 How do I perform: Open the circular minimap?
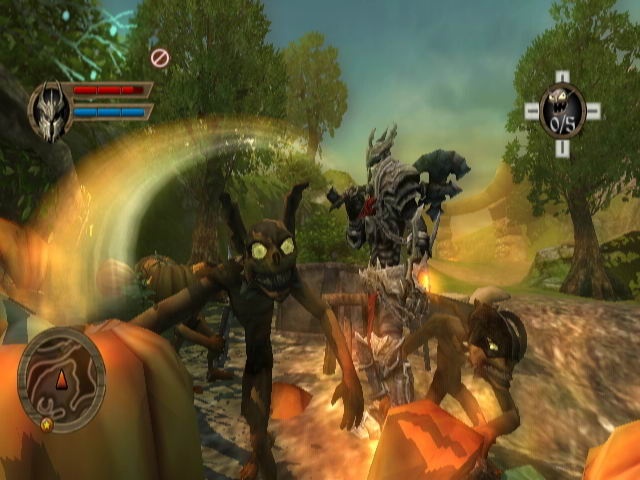61,380
